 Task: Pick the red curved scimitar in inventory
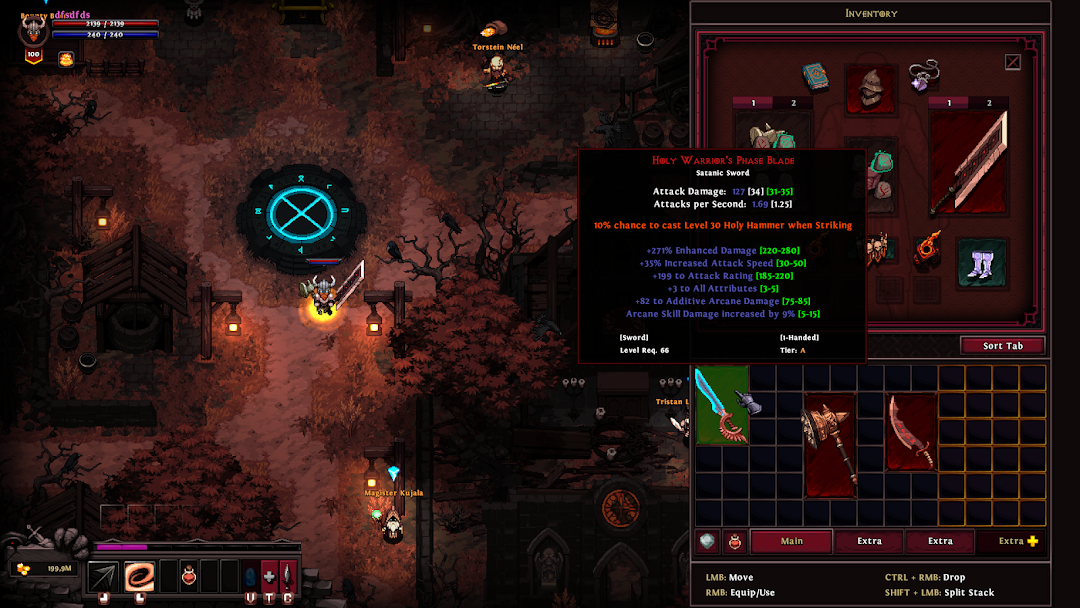tap(911, 431)
